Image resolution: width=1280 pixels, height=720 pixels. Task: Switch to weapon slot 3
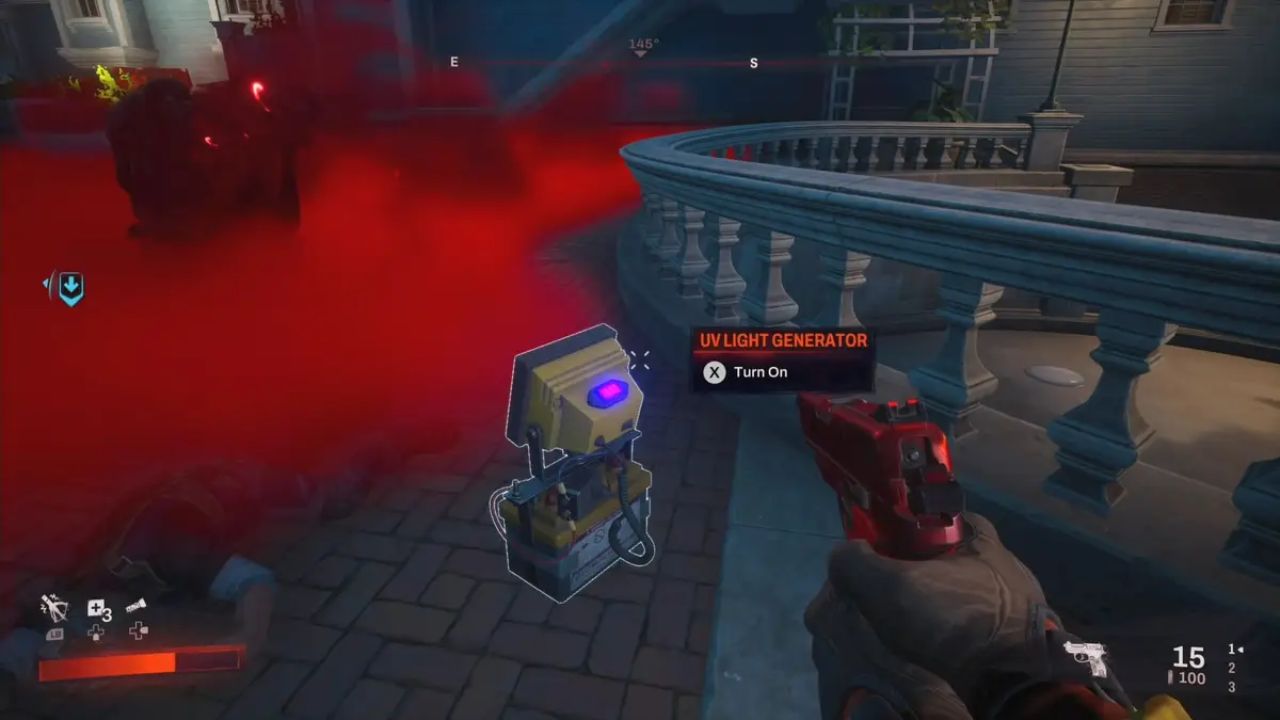click(1231, 686)
